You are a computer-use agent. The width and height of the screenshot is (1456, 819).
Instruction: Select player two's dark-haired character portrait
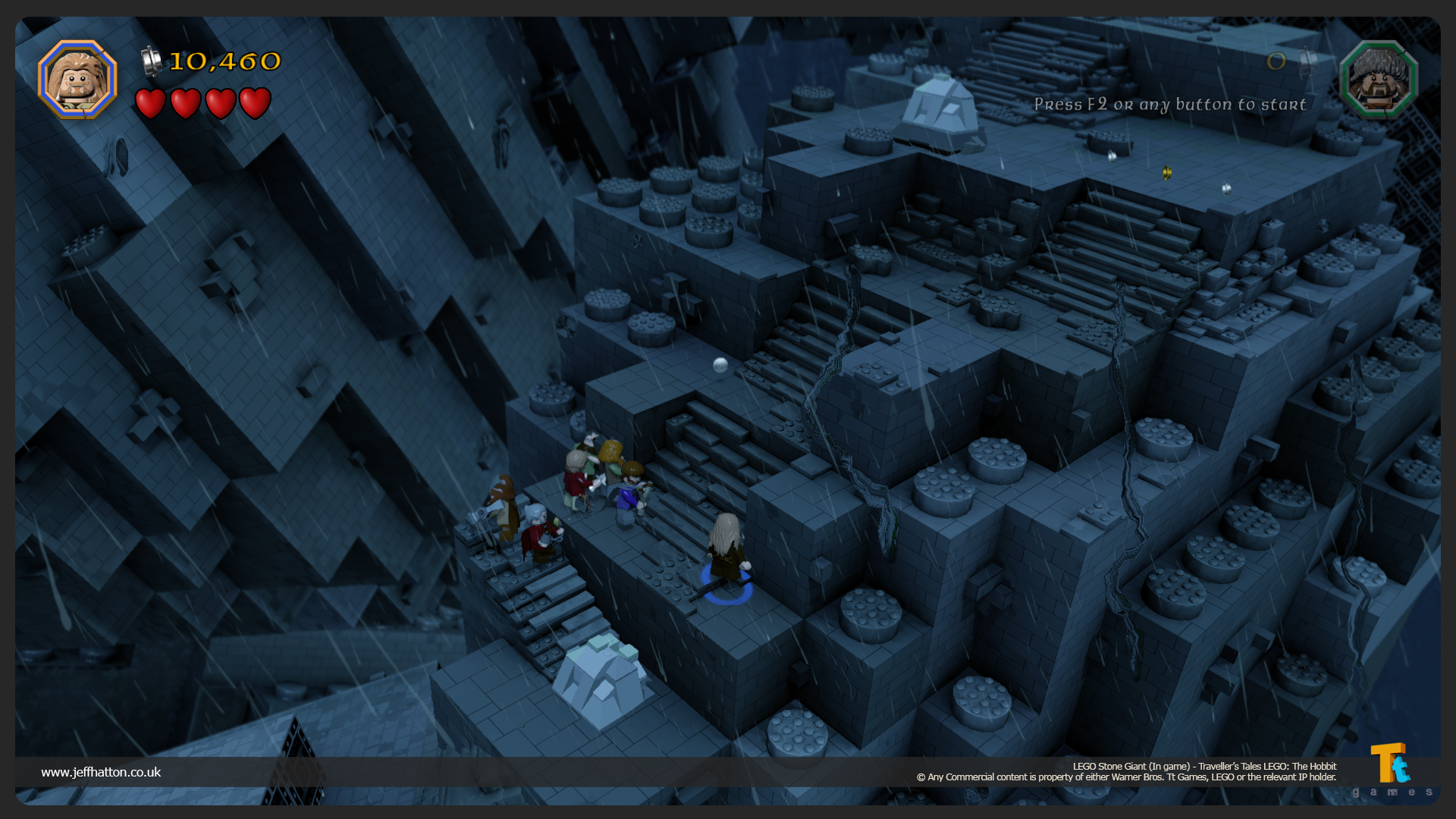1379,80
